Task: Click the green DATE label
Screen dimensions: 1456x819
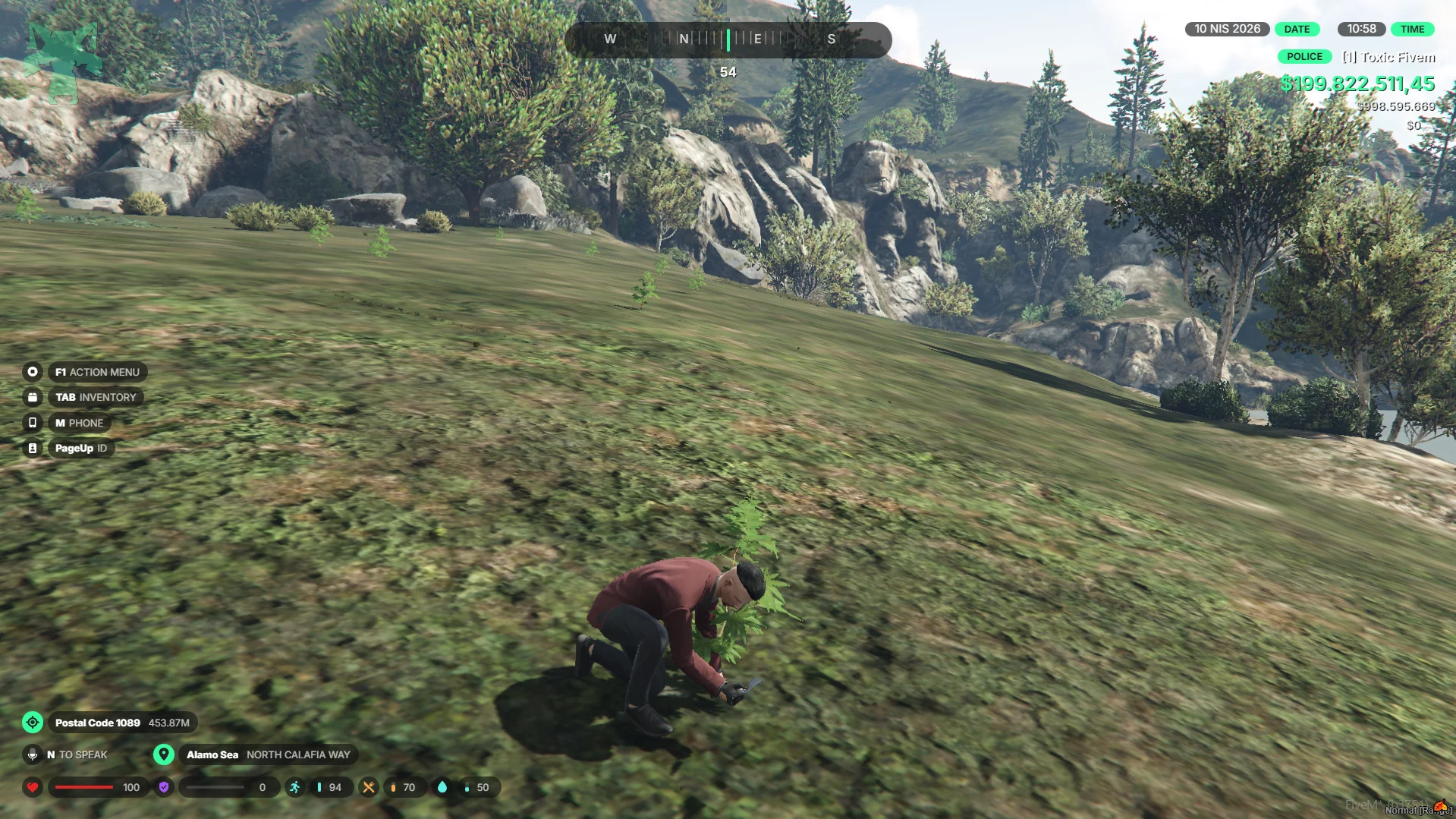Action: [1297, 30]
